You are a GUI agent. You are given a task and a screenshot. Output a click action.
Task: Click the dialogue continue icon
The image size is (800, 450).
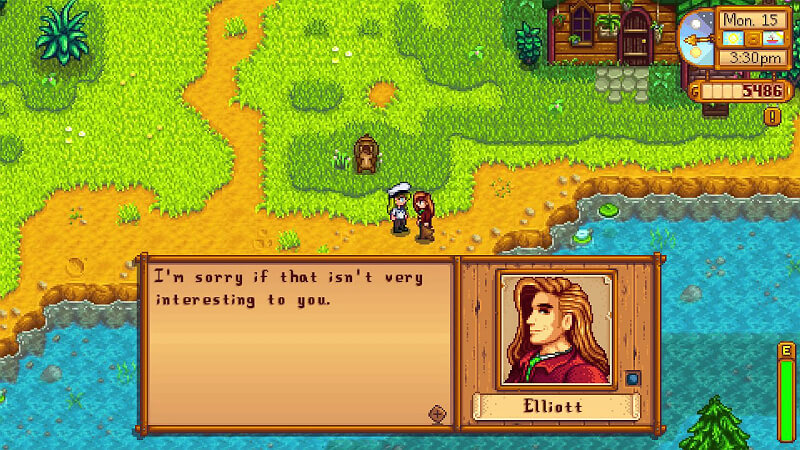pyautogui.click(x=436, y=412)
